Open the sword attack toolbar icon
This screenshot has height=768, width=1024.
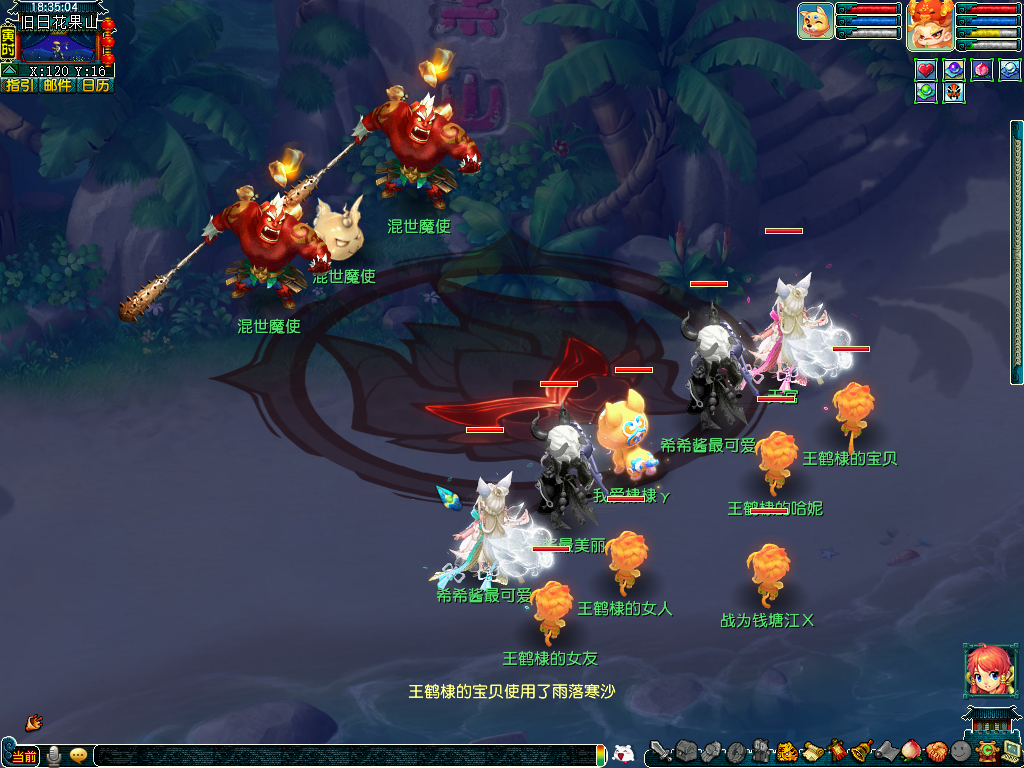coord(659,751)
